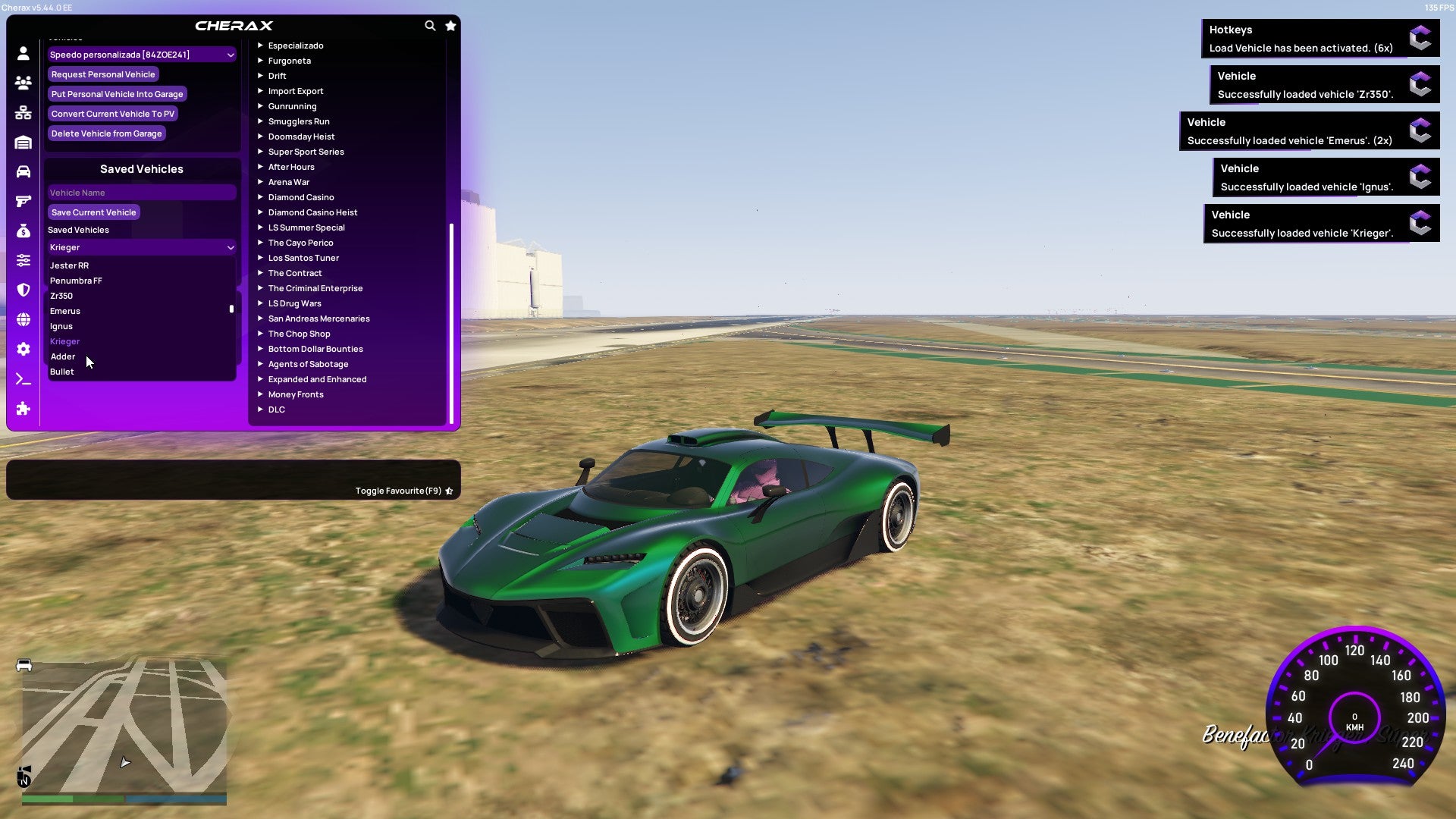Toggle Favourite using the star icon
Viewport: 1456px width, 819px height.
click(449, 491)
